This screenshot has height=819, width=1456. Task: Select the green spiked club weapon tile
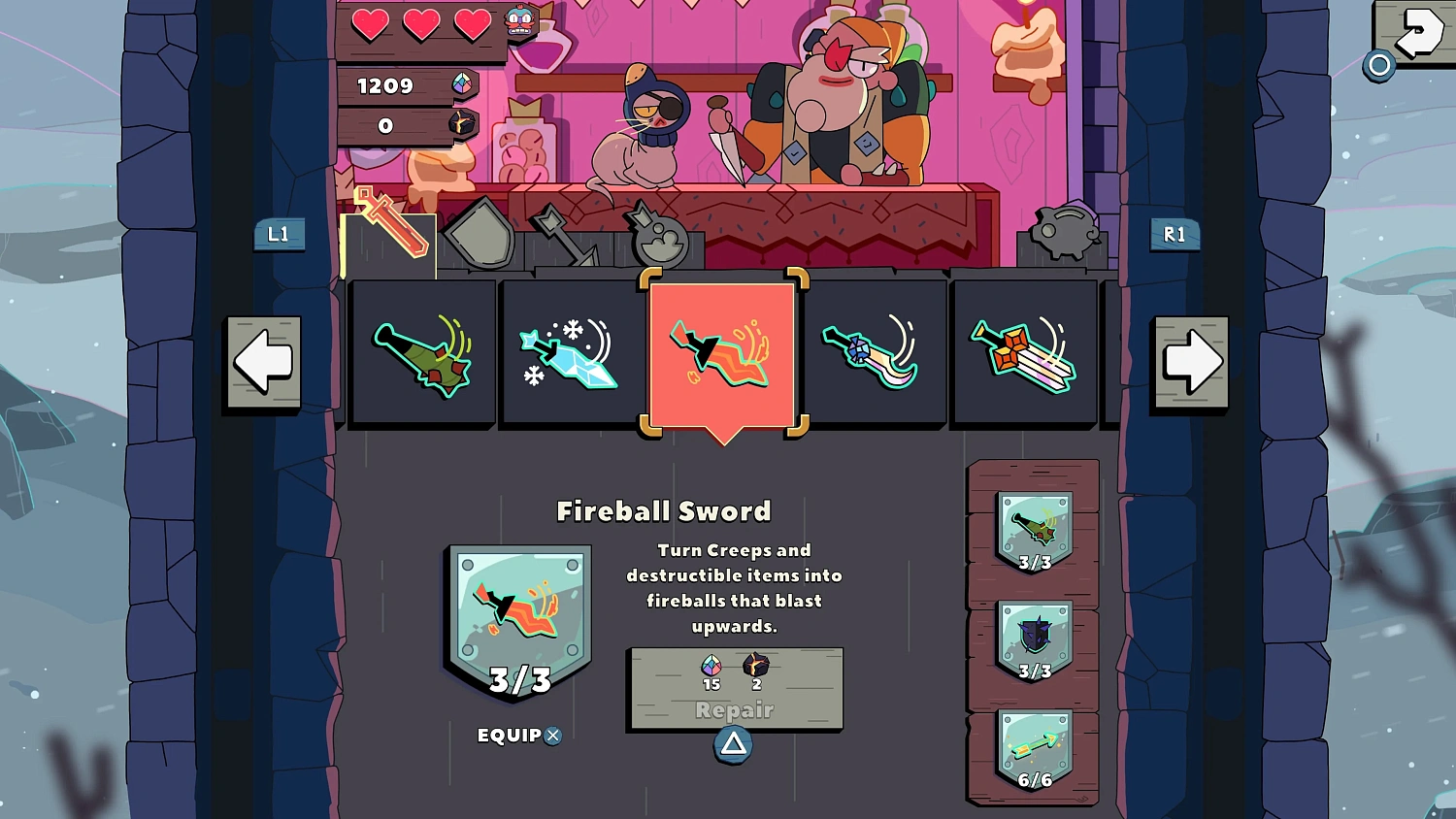click(423, 354)
